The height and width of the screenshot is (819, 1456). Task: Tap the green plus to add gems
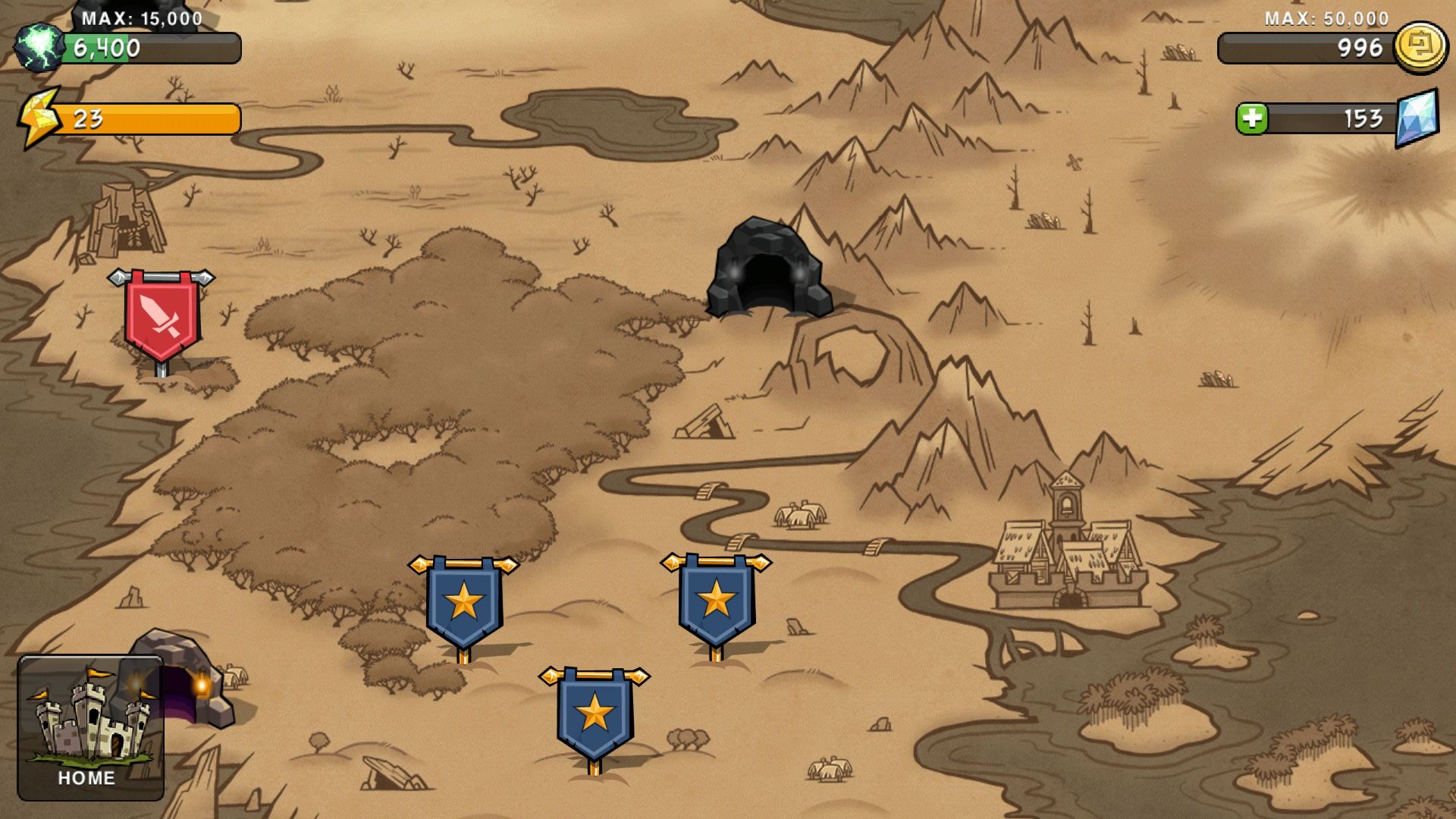click(1252, 119)
